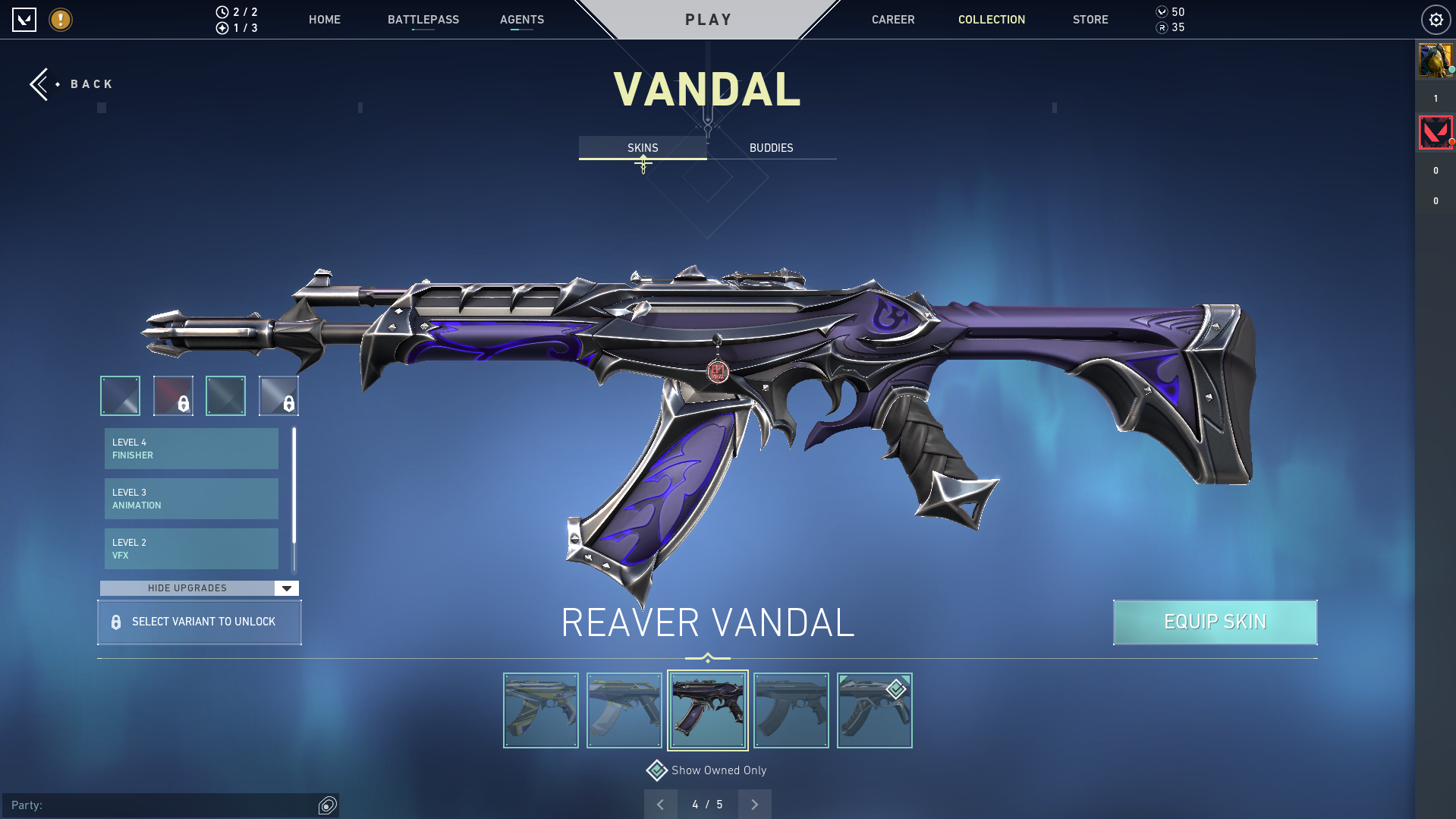Click SELECT VARIANT TO UNLOCK
This screenshot has width=1456, height=819.
(x=199, y=622)
